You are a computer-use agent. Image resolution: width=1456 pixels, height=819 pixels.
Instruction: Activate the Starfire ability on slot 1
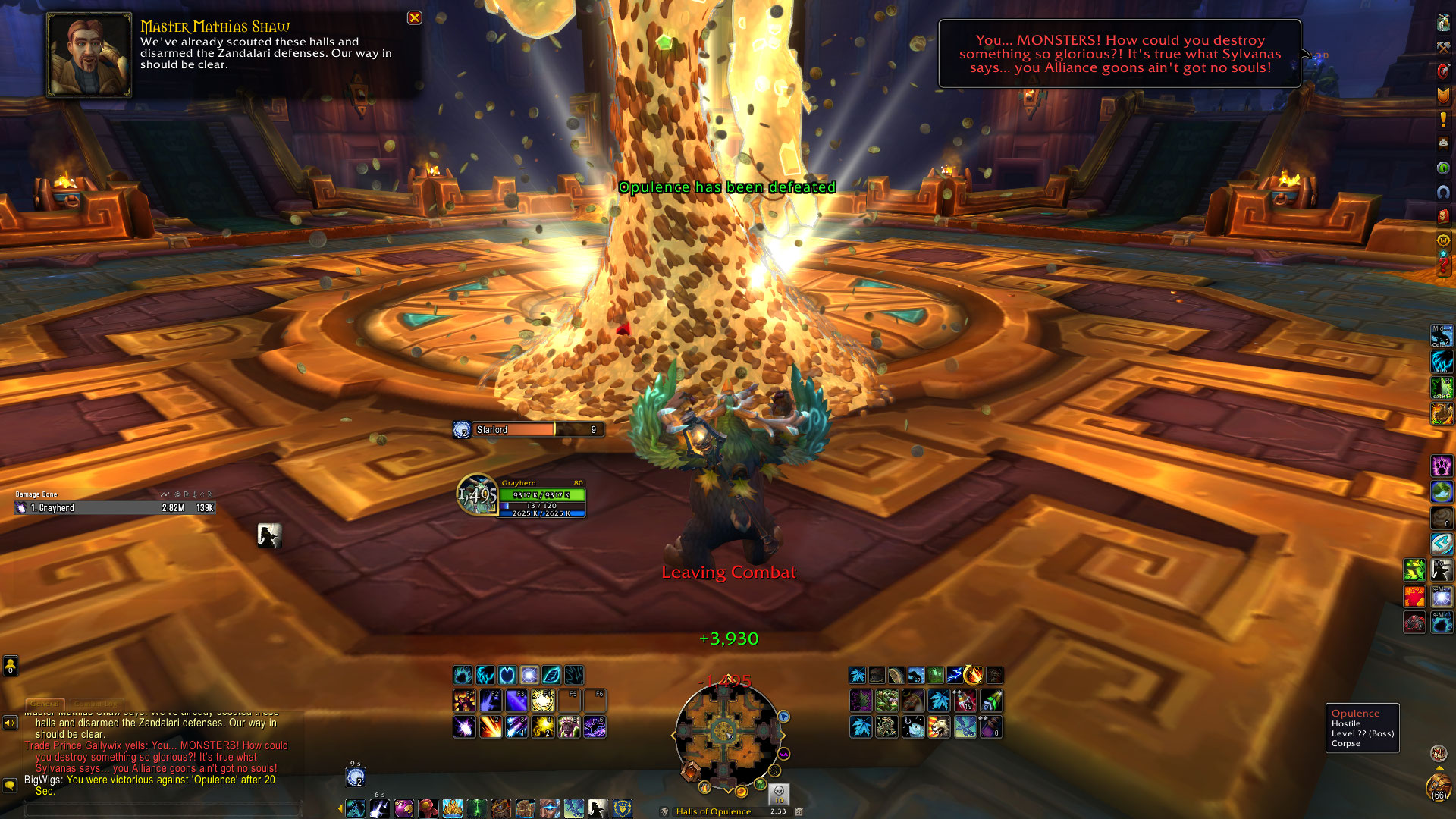coord(464,727)
